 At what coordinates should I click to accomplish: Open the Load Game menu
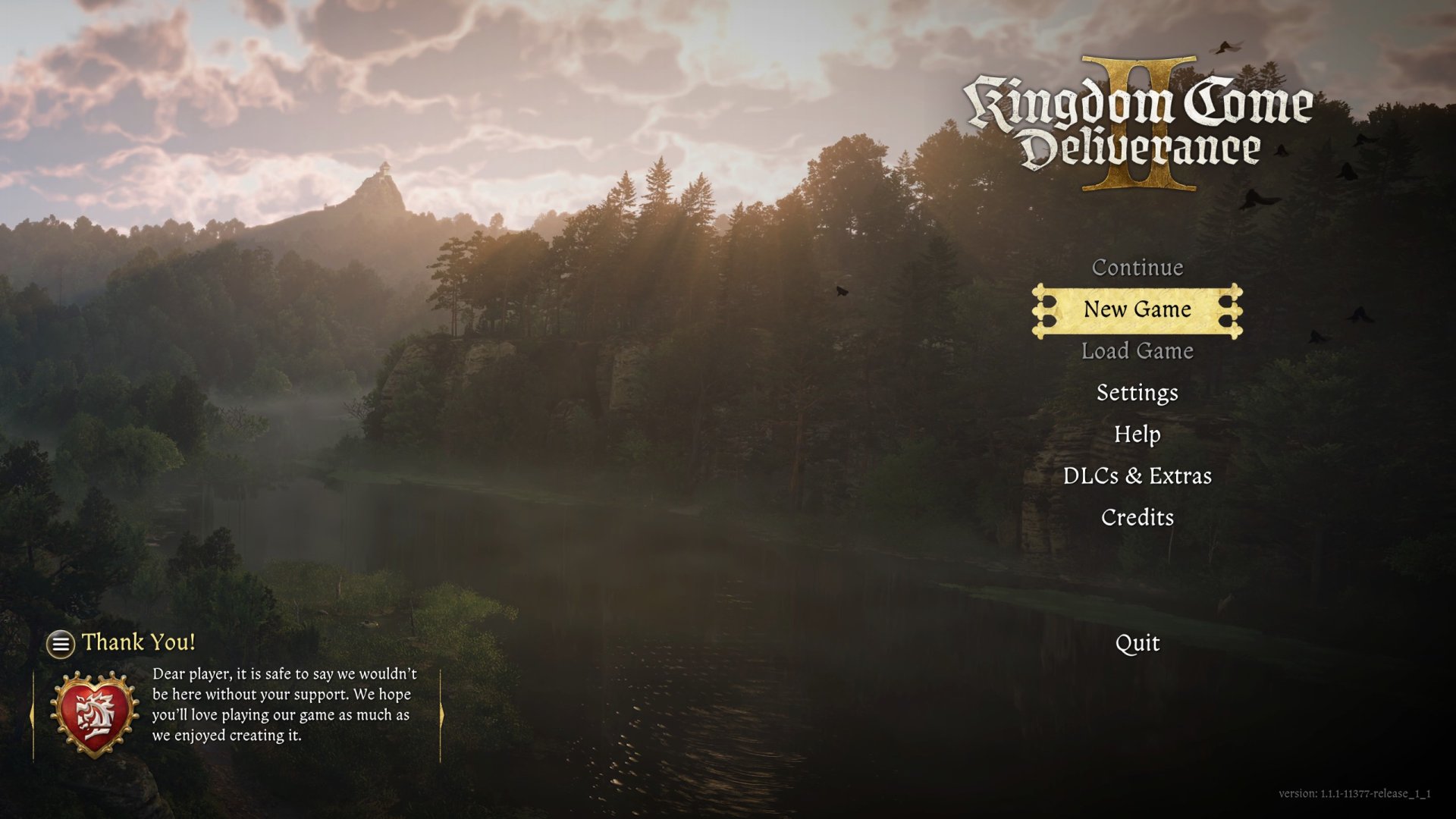click(1137, 351)
